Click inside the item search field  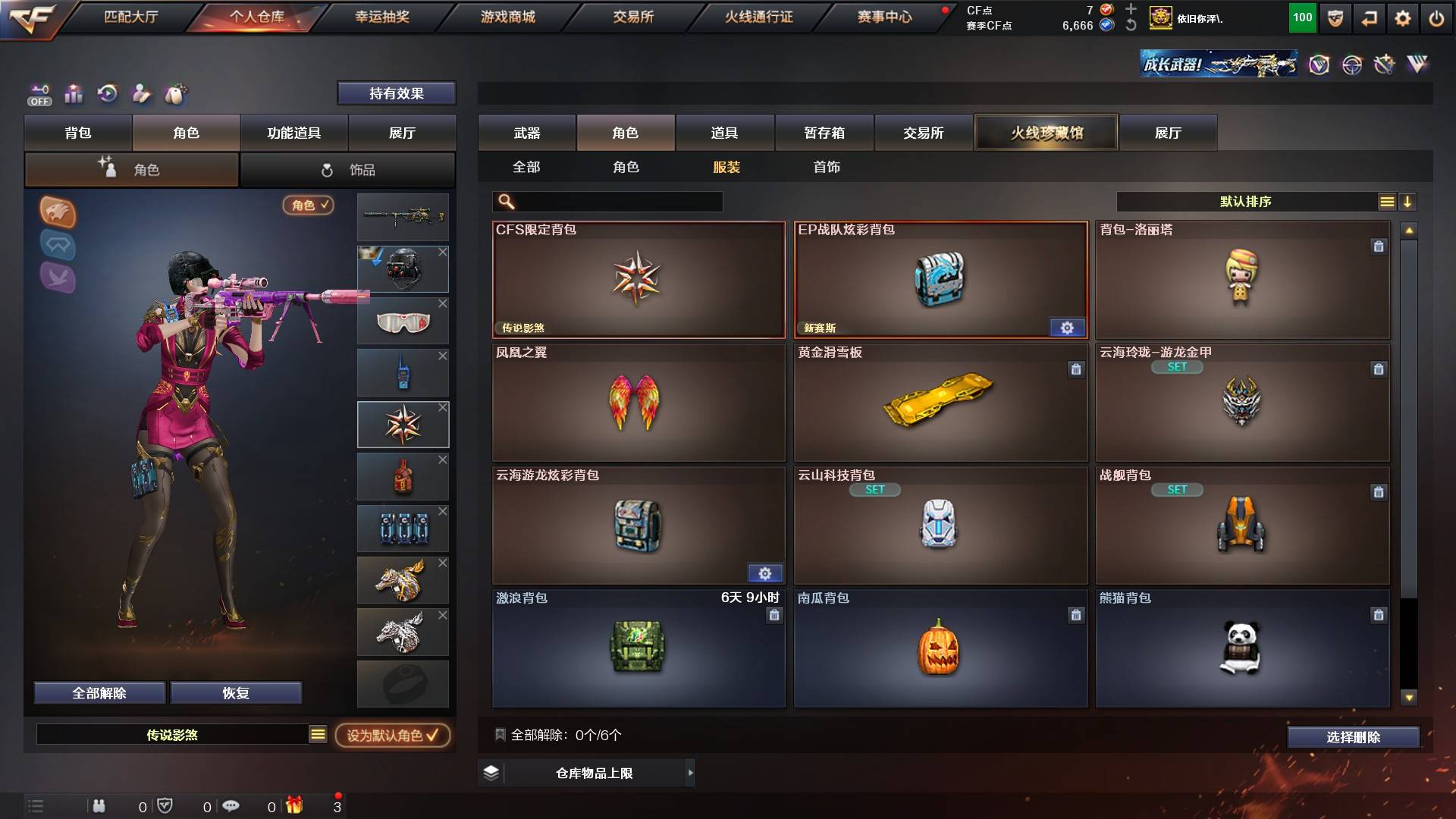607,202
